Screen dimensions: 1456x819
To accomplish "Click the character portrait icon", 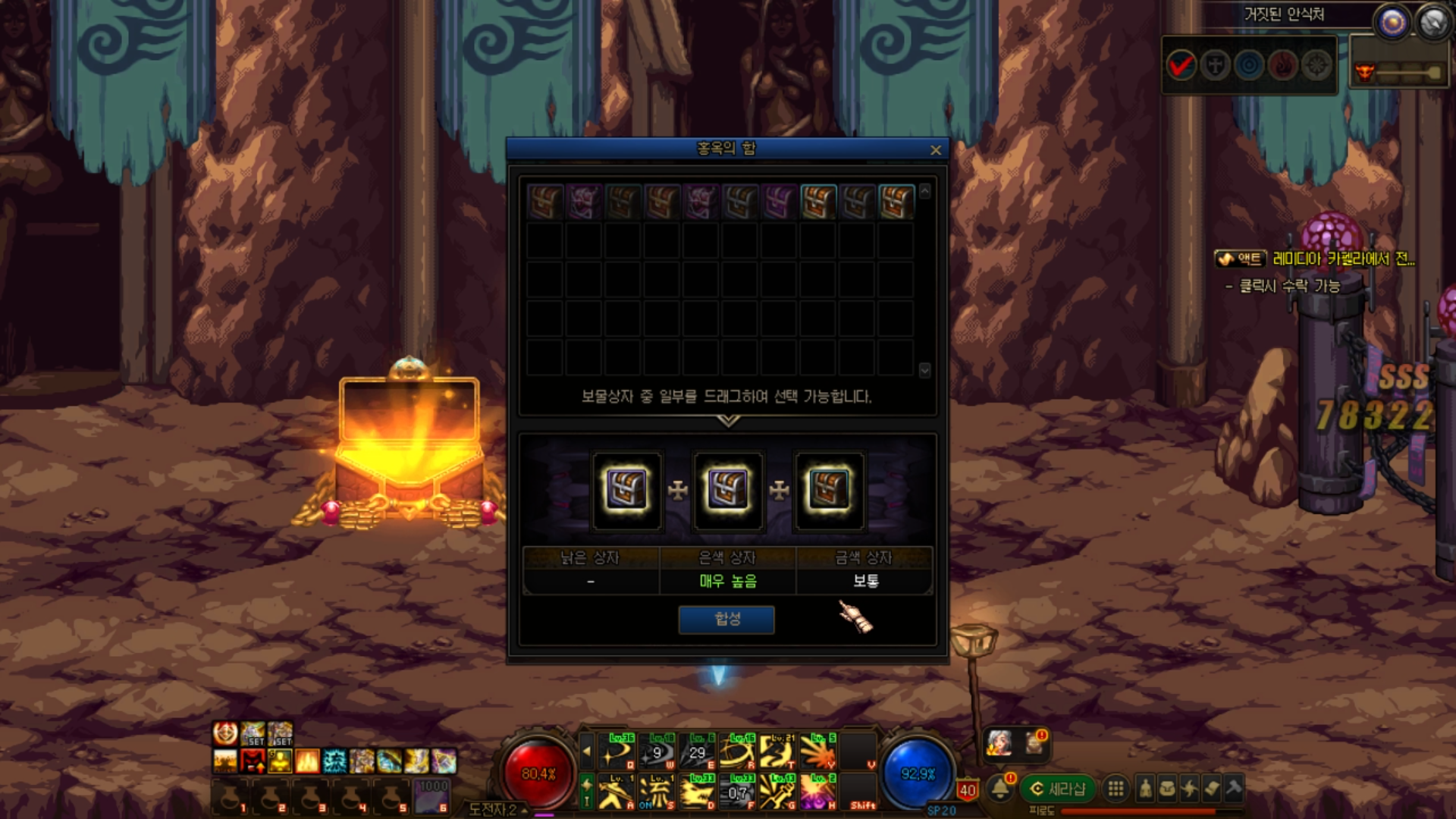I will pos(999,743).
